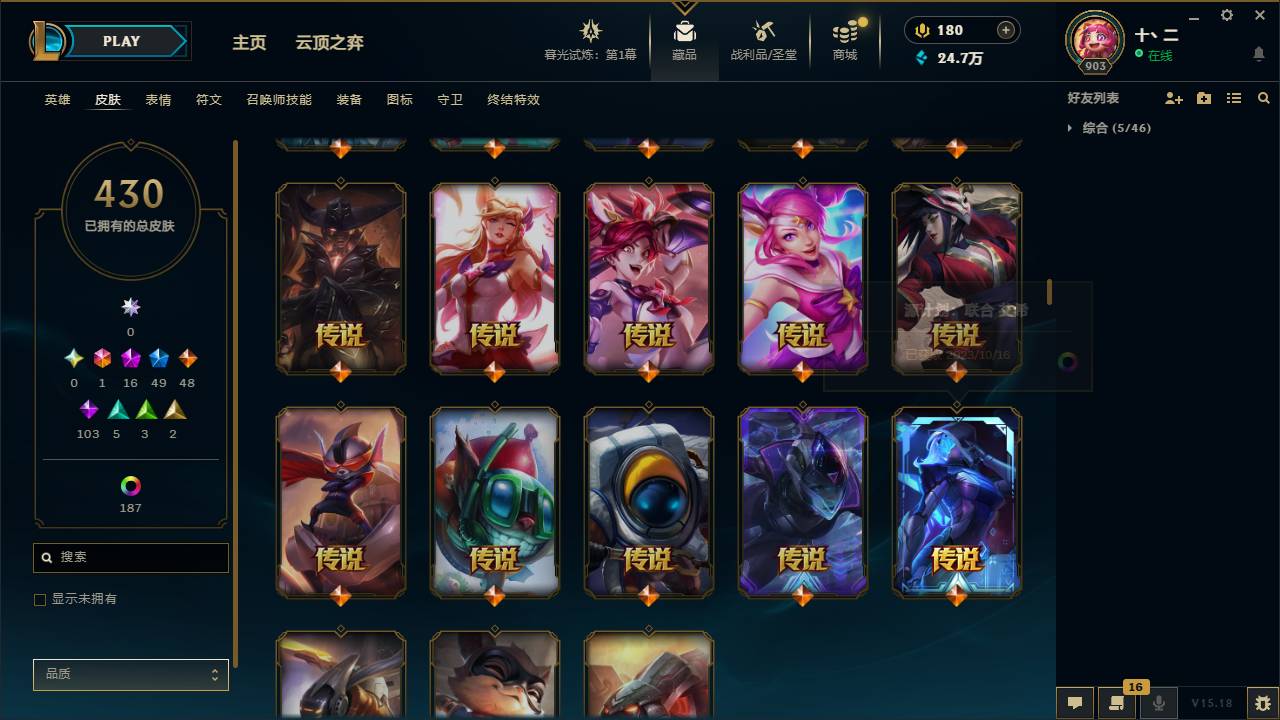Enable the 显示未拥有 checkbox
This screenshot has width=1280, height=720.
(39, 599)
